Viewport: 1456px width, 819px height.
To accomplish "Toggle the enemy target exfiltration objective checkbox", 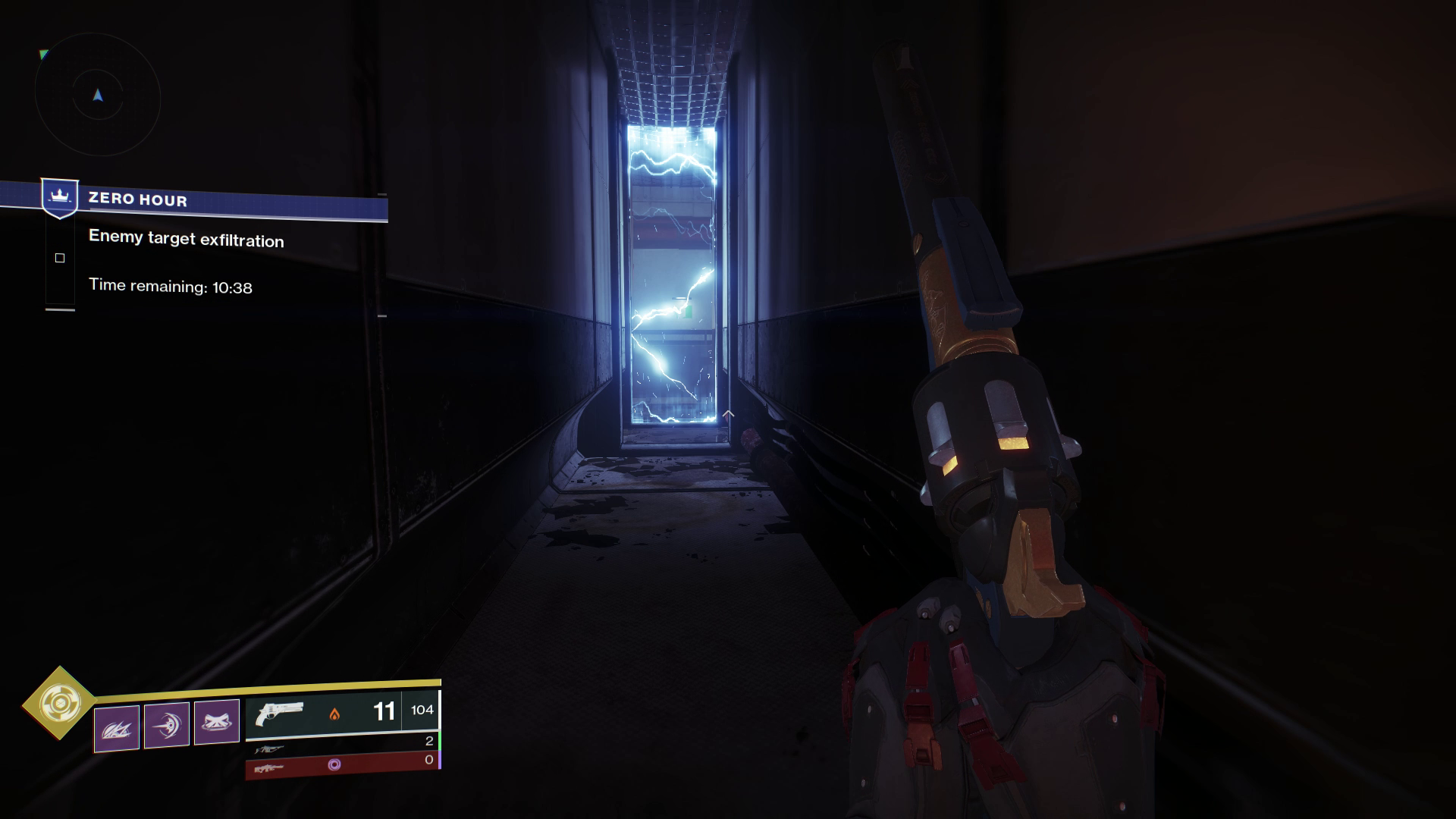I will [x=59, y=258].
